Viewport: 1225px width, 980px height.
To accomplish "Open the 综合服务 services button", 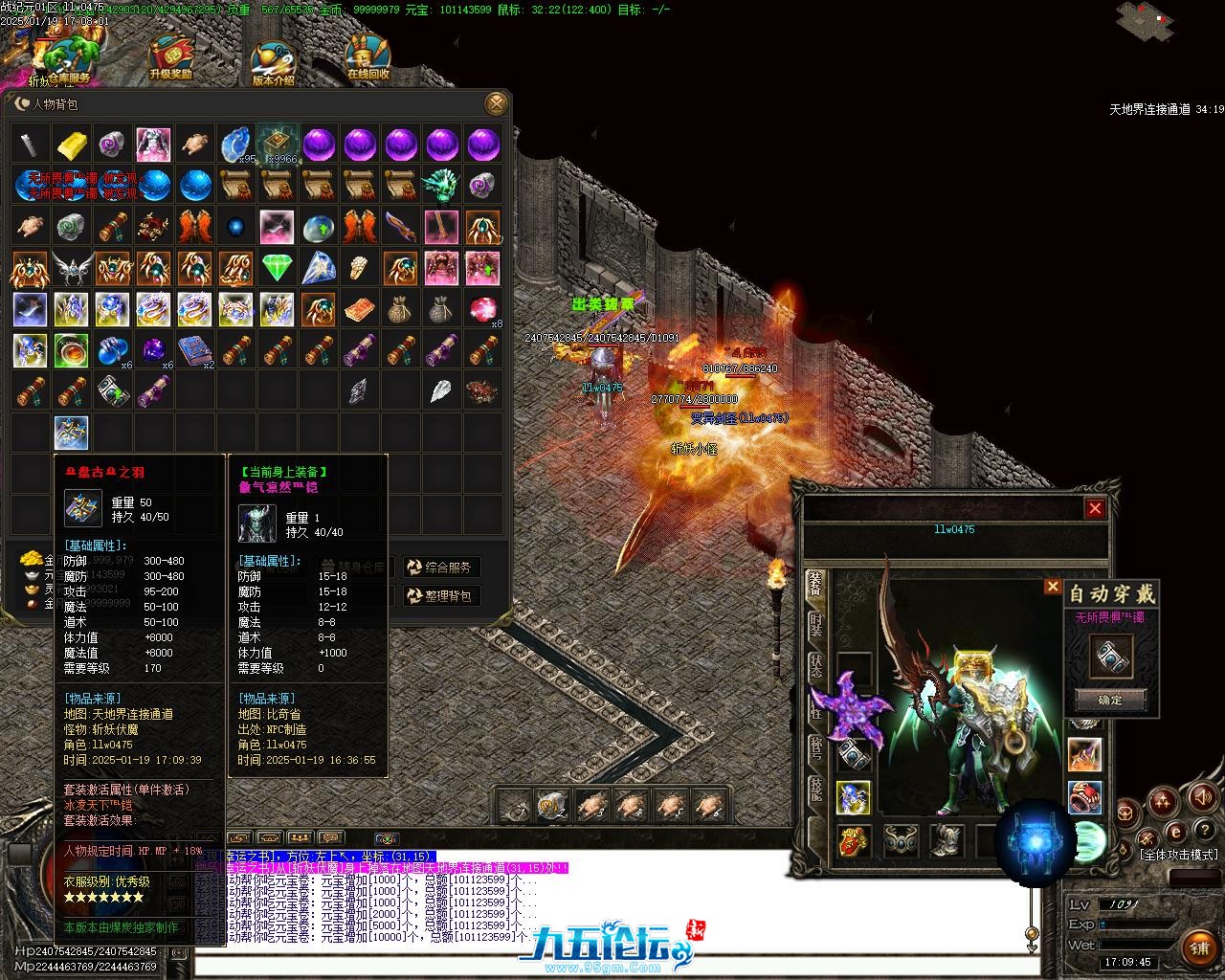I will (x=440, y=568).
